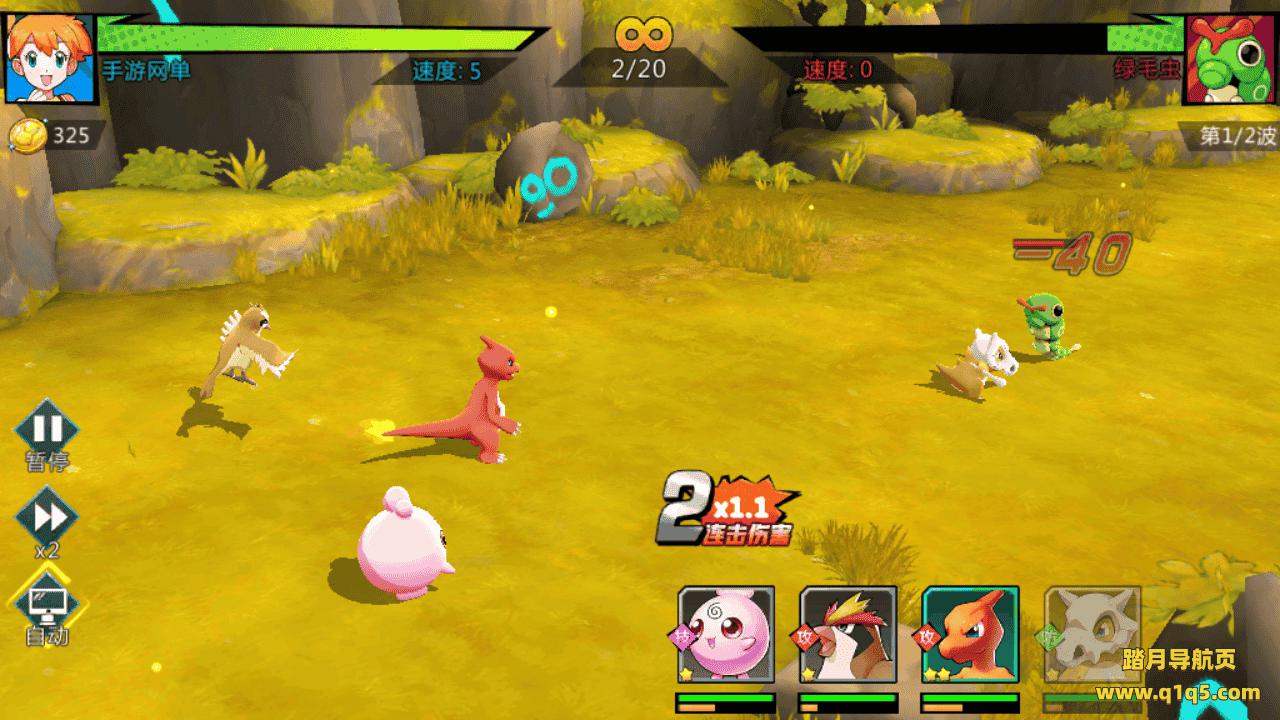Toggle the x2 battle speed button
1280x720 pixels.
(47, 518)
